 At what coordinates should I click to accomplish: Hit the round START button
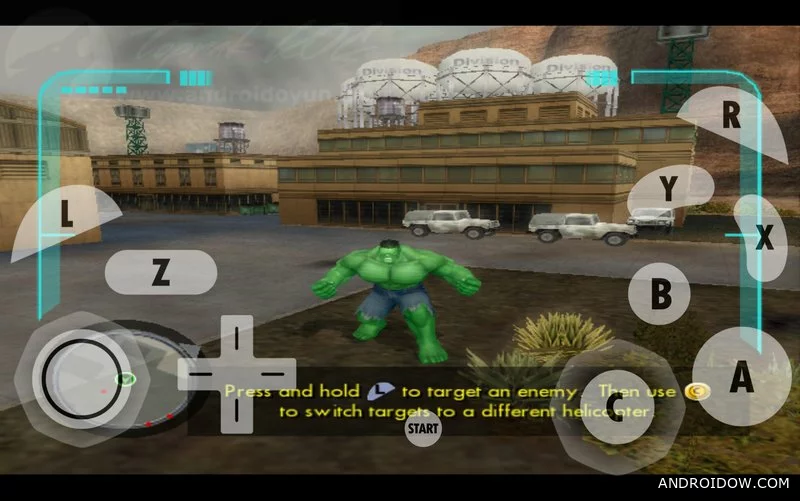pos(423,429)
